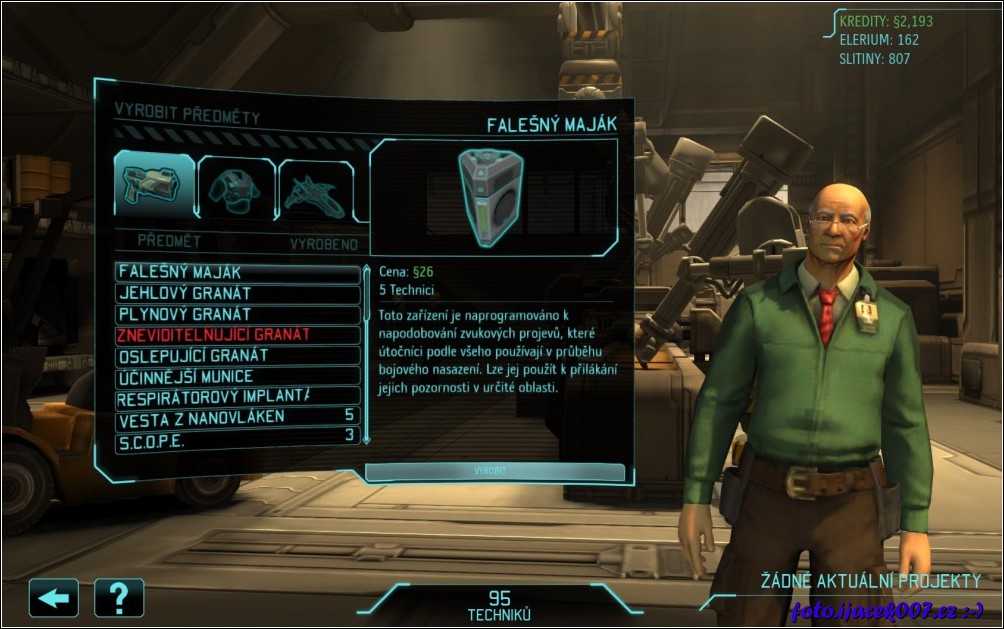
Task: Go back with the arrow button
Action: tap(54, 598)
